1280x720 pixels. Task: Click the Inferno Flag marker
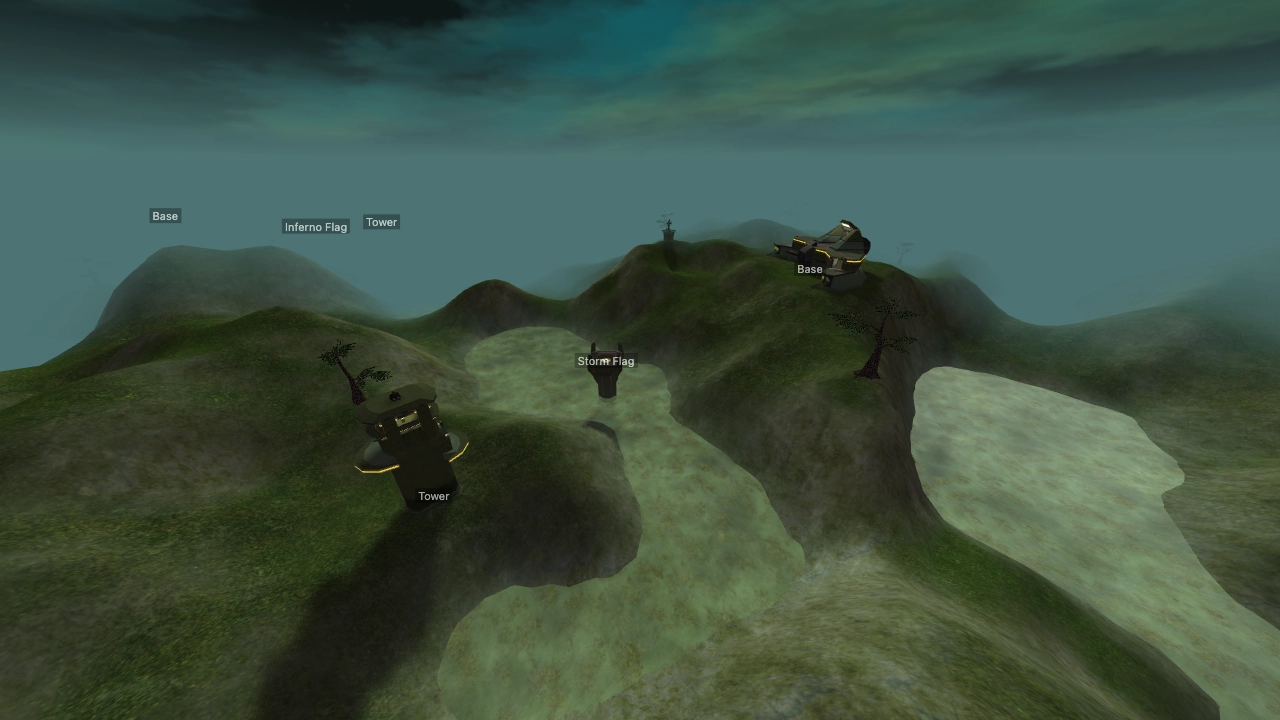[x=316, y=227]
